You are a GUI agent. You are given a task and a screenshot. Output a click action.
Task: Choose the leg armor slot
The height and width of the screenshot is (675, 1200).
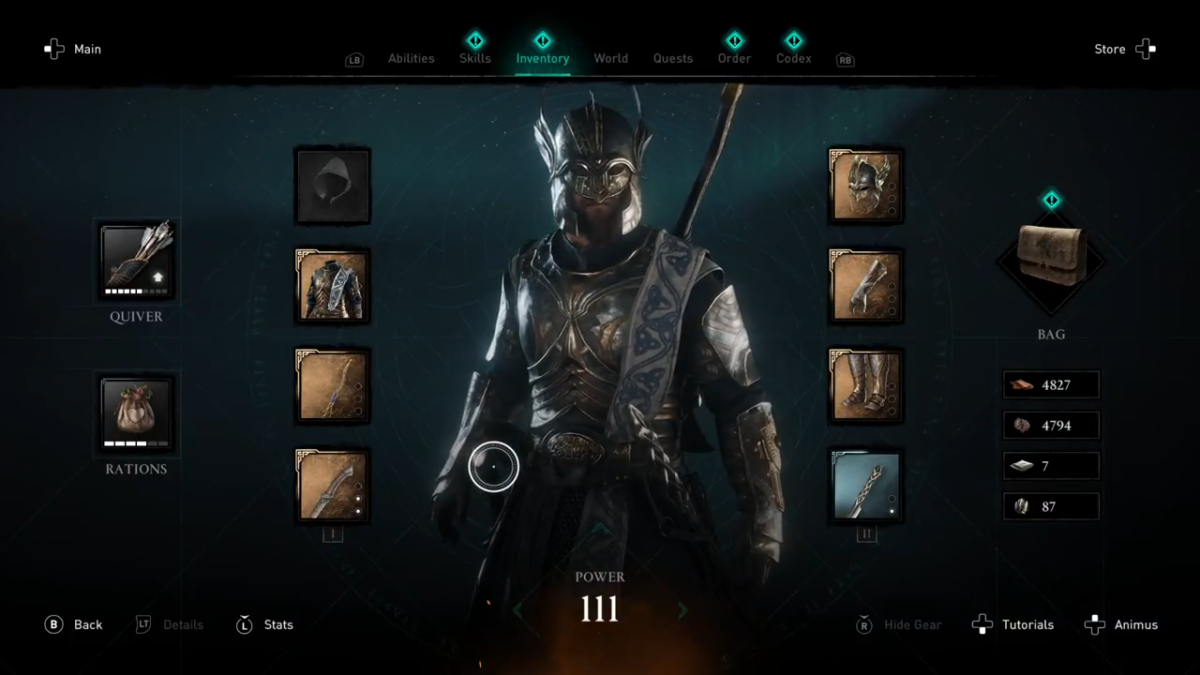point(866,386)
